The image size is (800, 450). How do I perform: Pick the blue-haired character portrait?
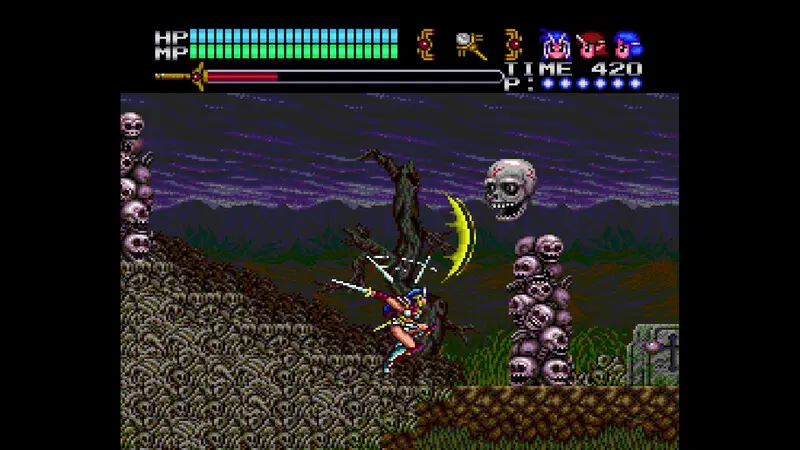pos(628,44)
